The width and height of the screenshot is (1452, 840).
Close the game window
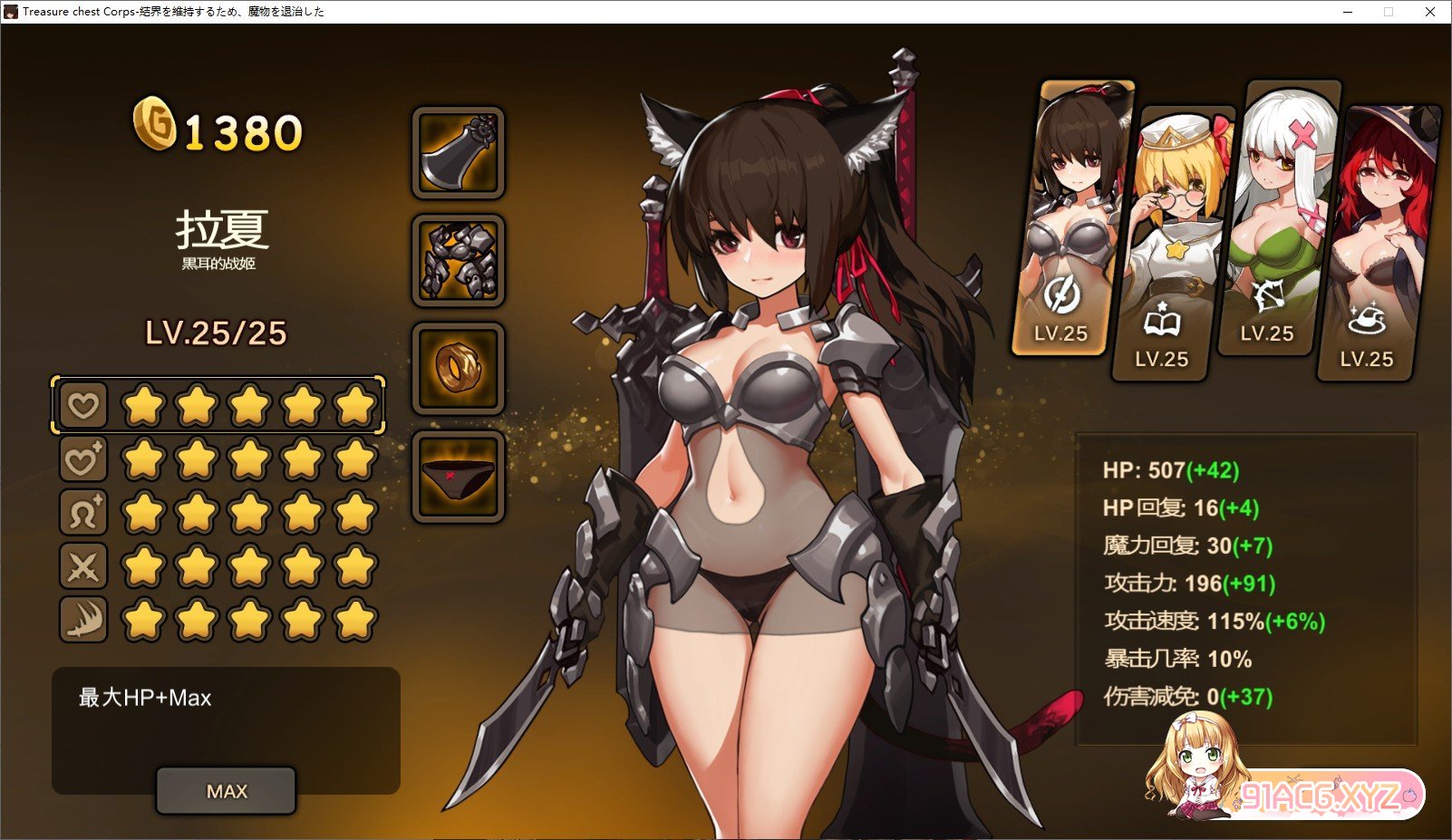pos(1430,12)
